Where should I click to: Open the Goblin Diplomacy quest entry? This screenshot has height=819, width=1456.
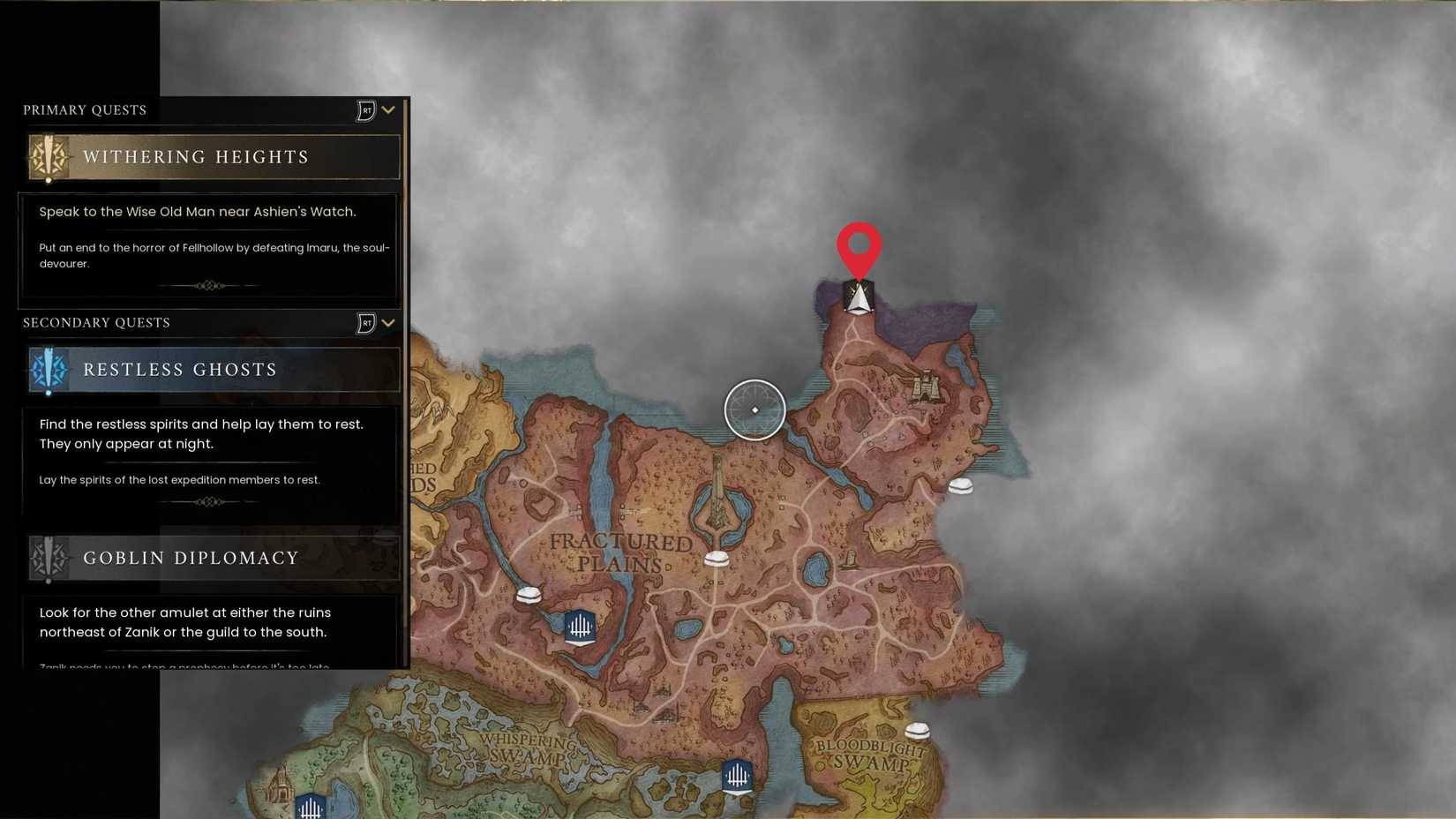click(x=212, y=558)
